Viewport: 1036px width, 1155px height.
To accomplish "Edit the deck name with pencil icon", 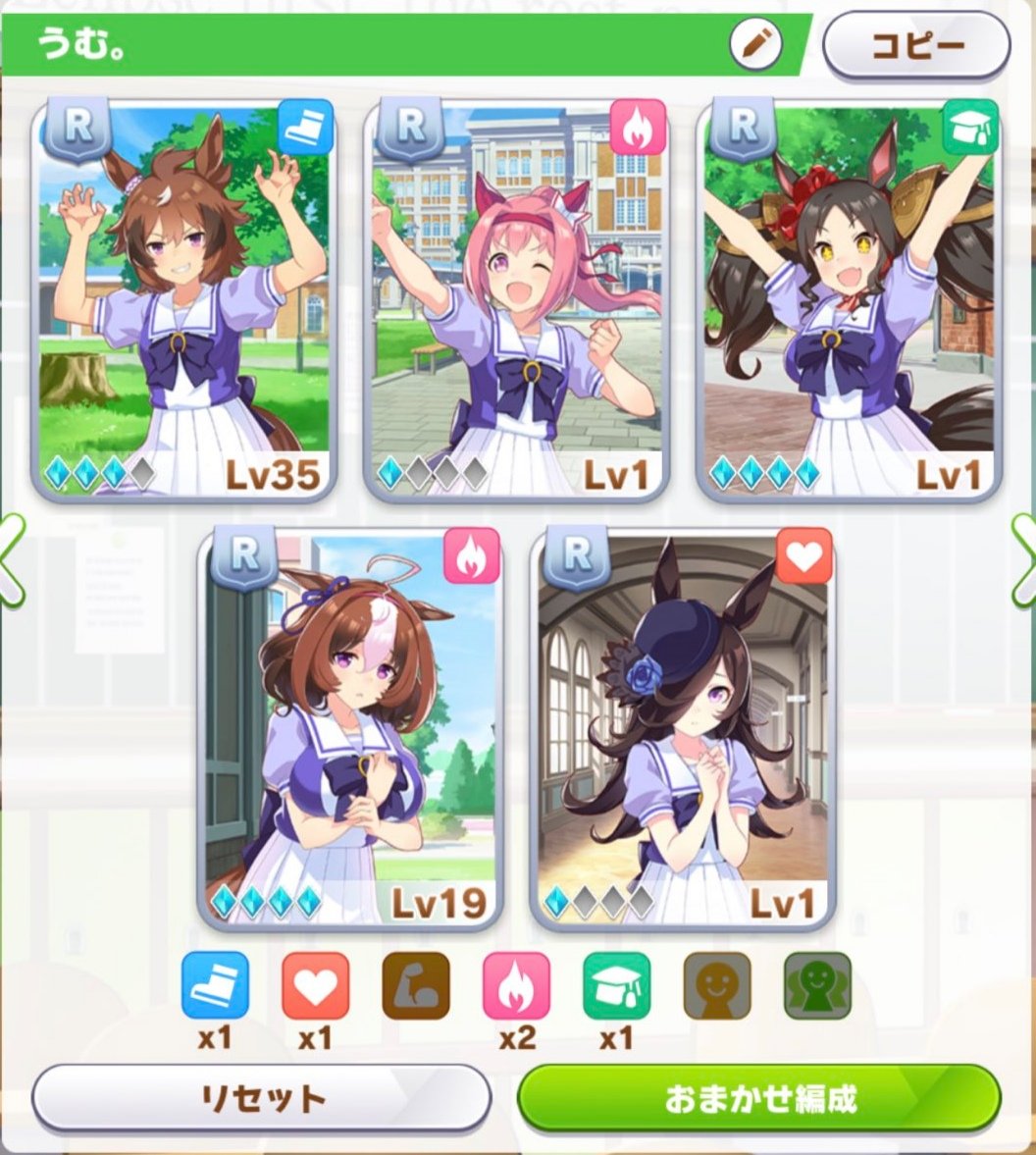I will pyautogui.click(x=755, y=45).
